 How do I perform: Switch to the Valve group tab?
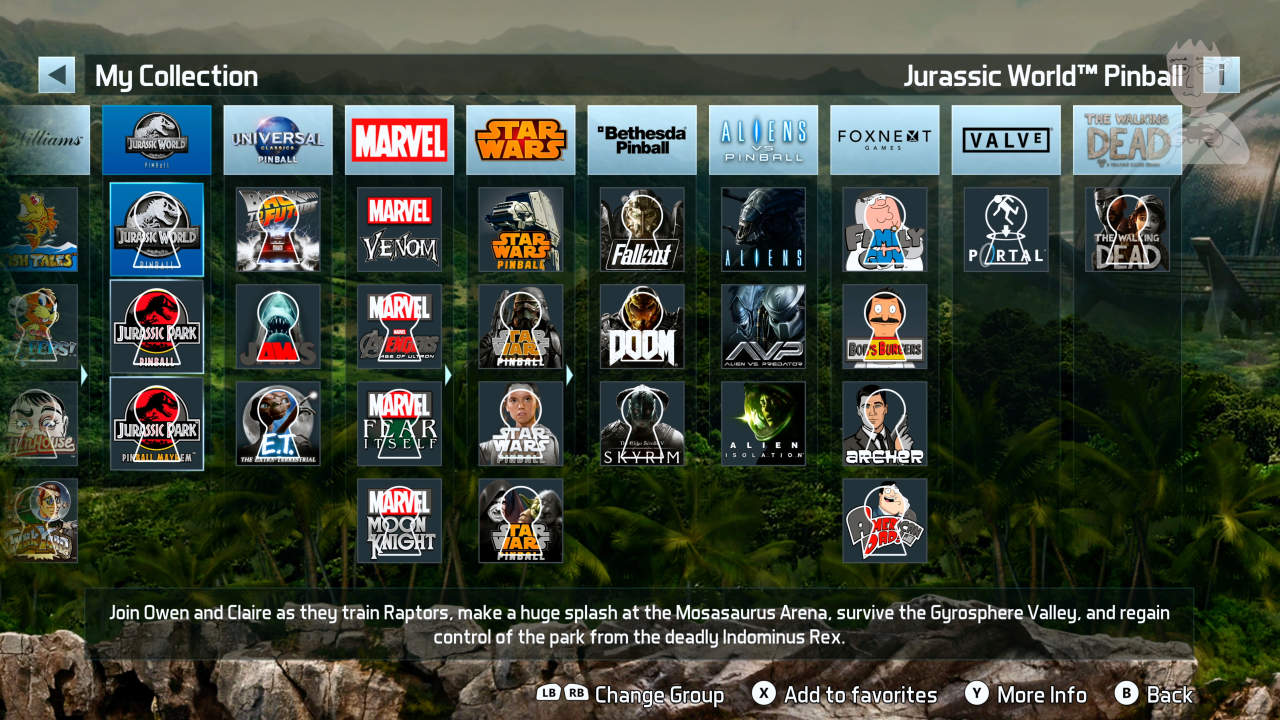(1006, 139)
